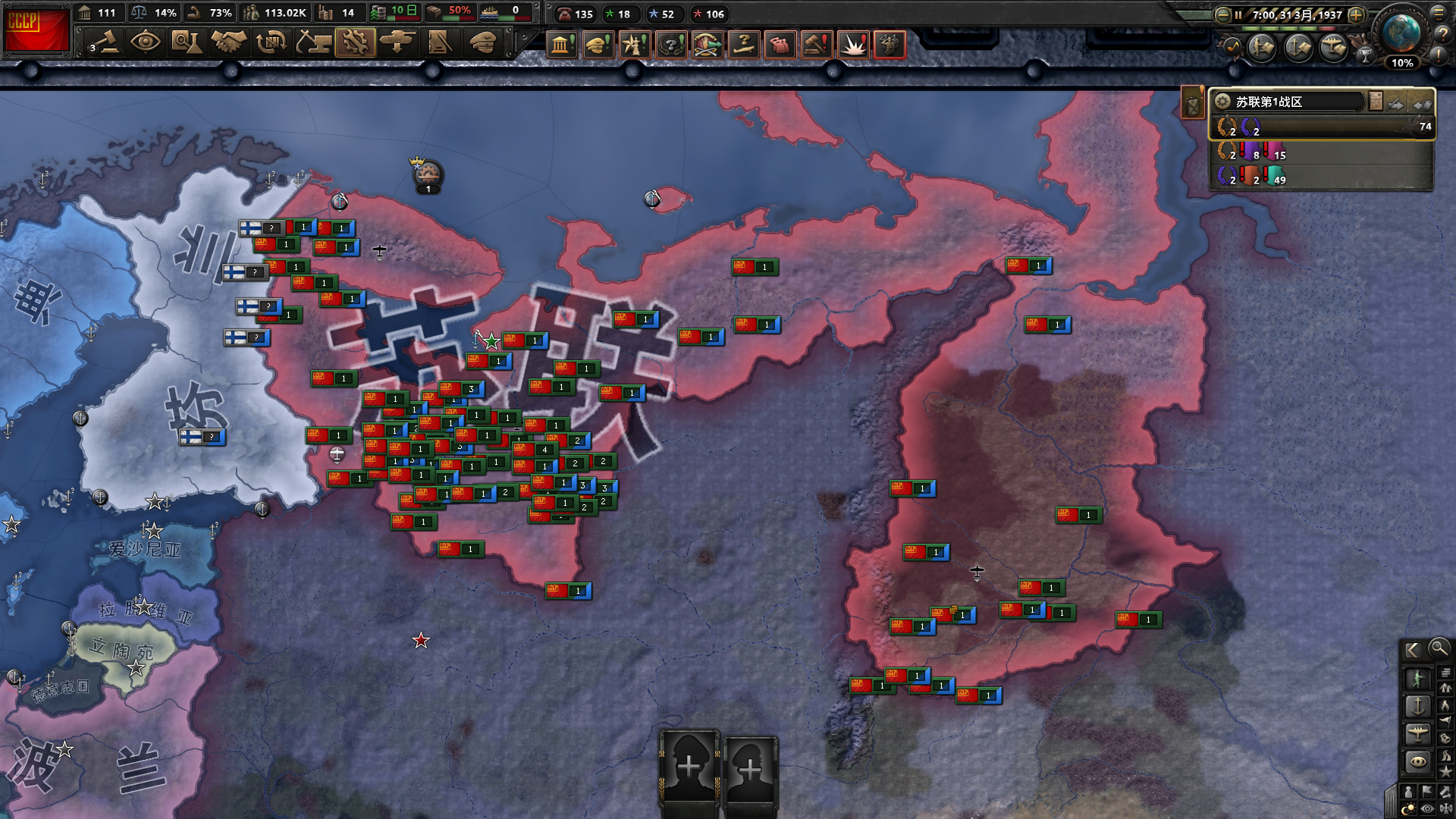Open the Soviet flag country overview
The width and height of the screenshot is (1456, 819).
pos(36,30)
